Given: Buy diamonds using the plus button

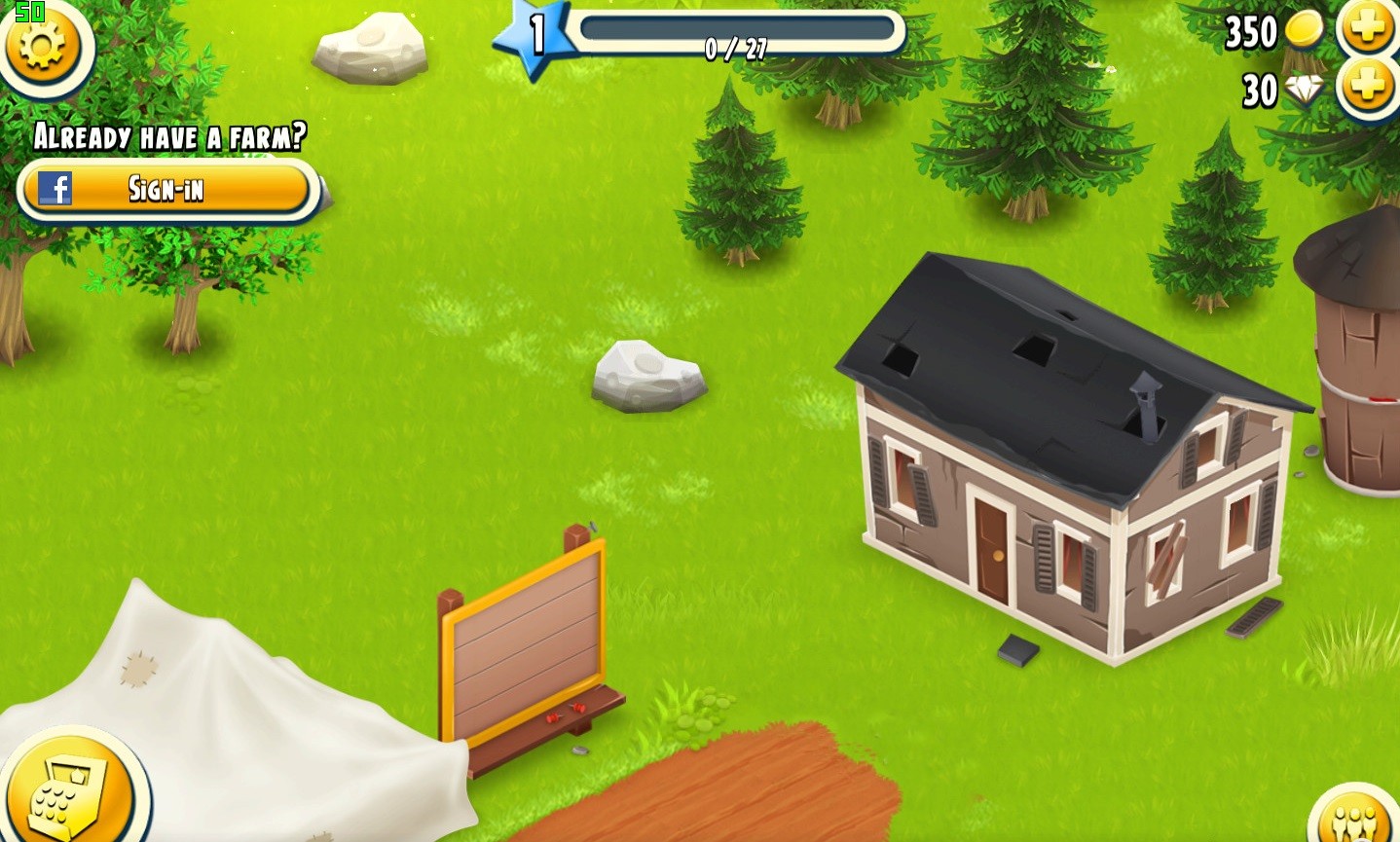Looking at the screenshot, I should [1367, 89].
